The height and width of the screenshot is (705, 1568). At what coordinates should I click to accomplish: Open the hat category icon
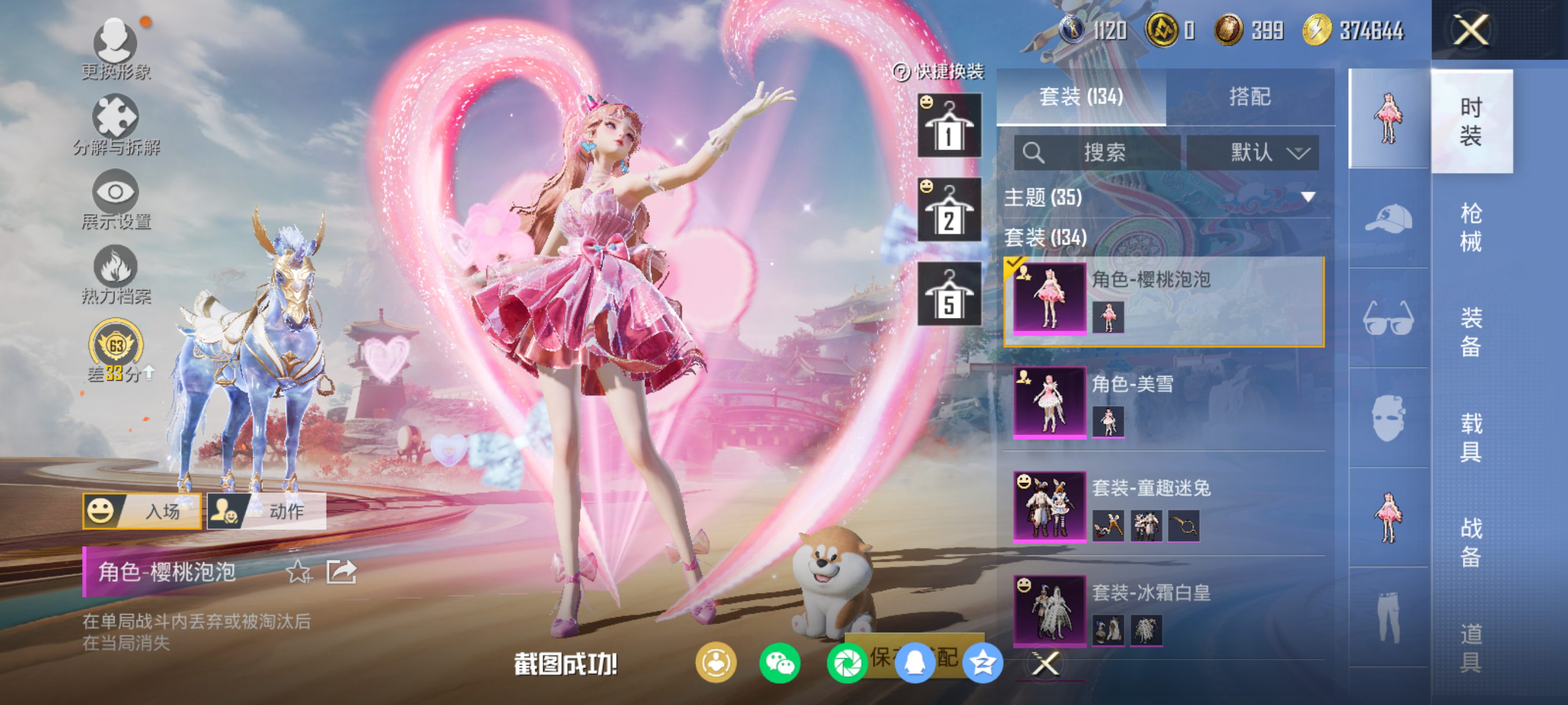click(1388, 219)
